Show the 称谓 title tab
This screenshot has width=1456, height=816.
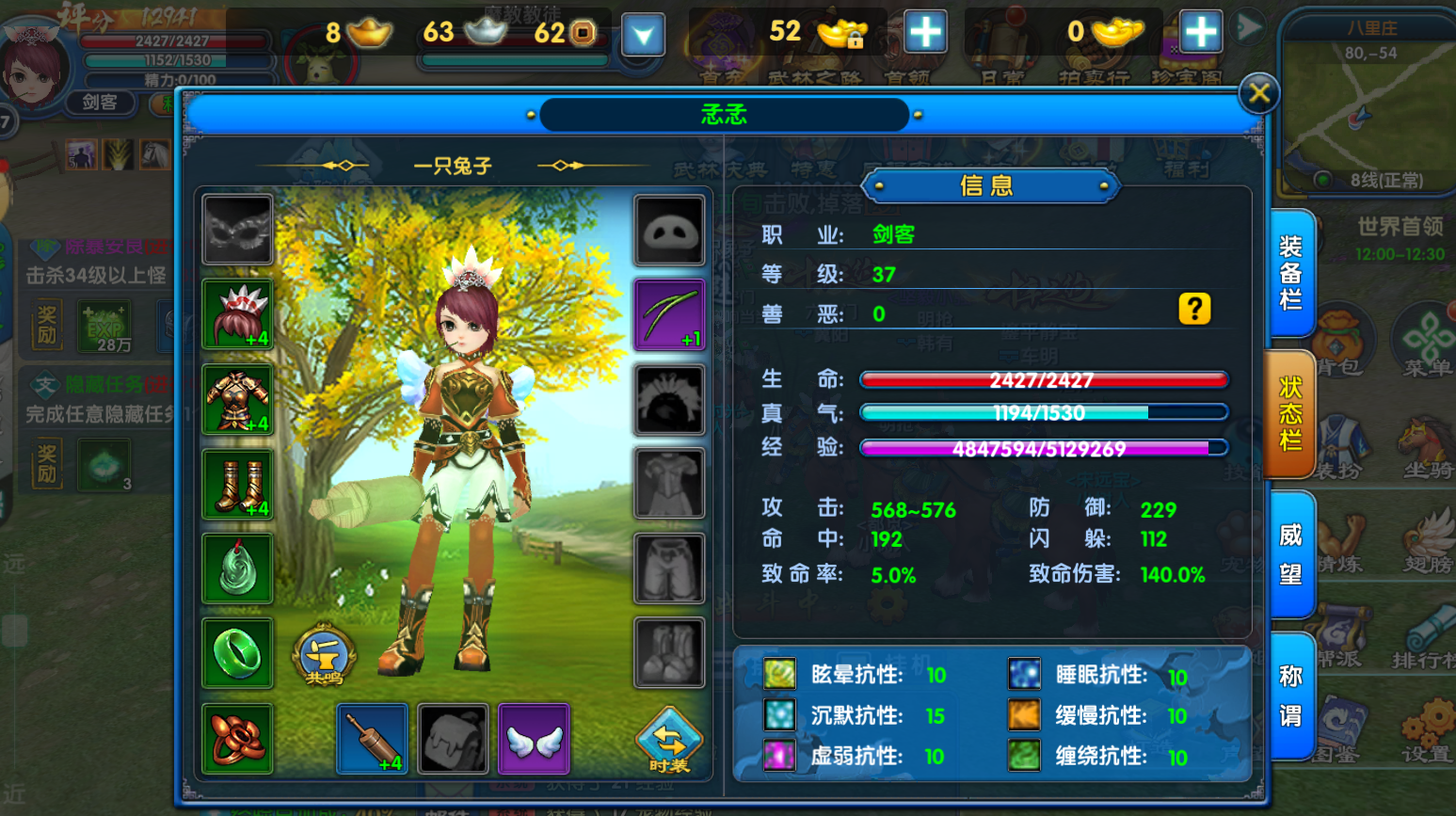(x=1291, y=696)
